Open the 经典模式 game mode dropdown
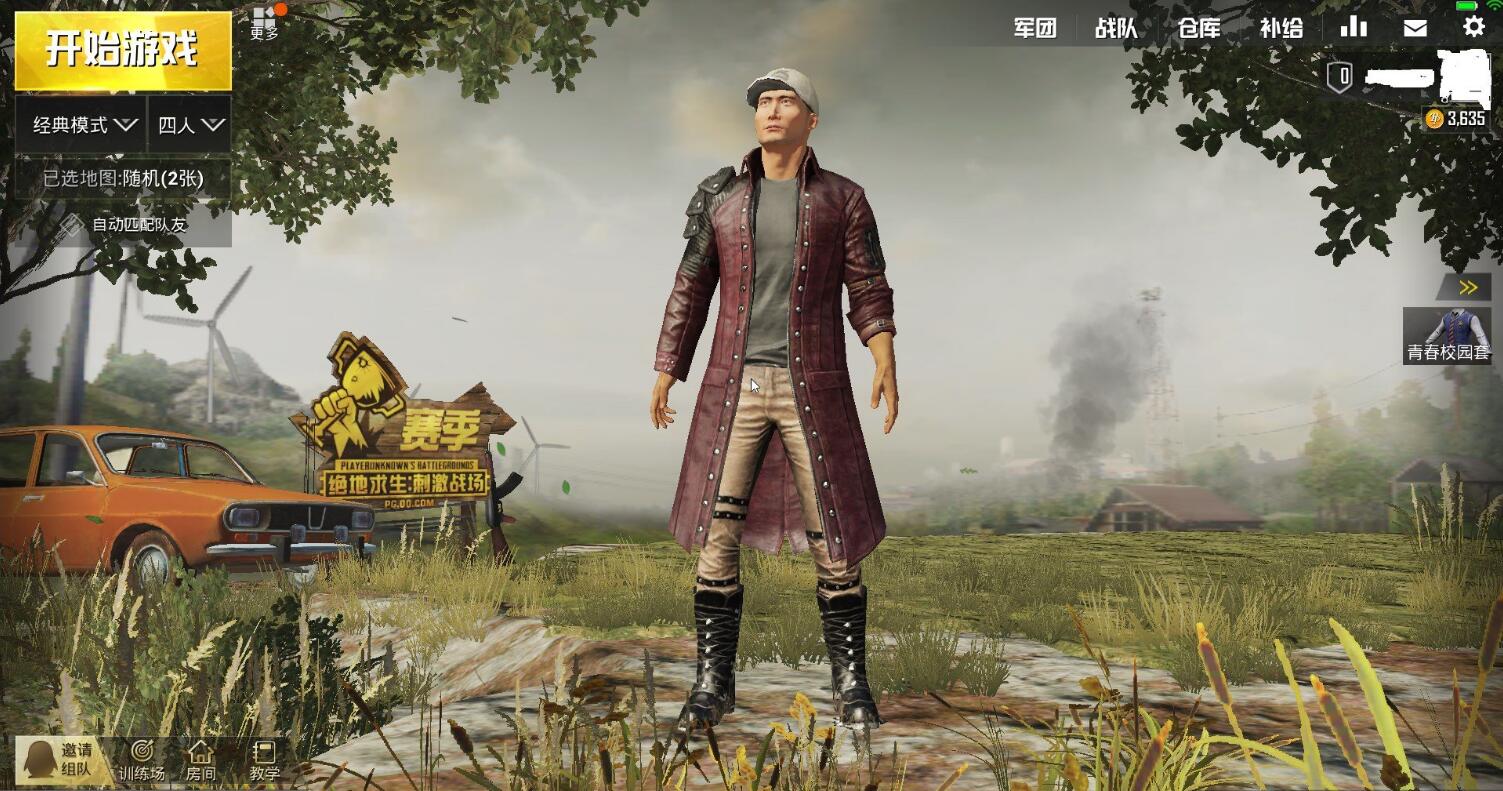The width and height of the screenshot is (1503, 791). (x=82, y=125)
